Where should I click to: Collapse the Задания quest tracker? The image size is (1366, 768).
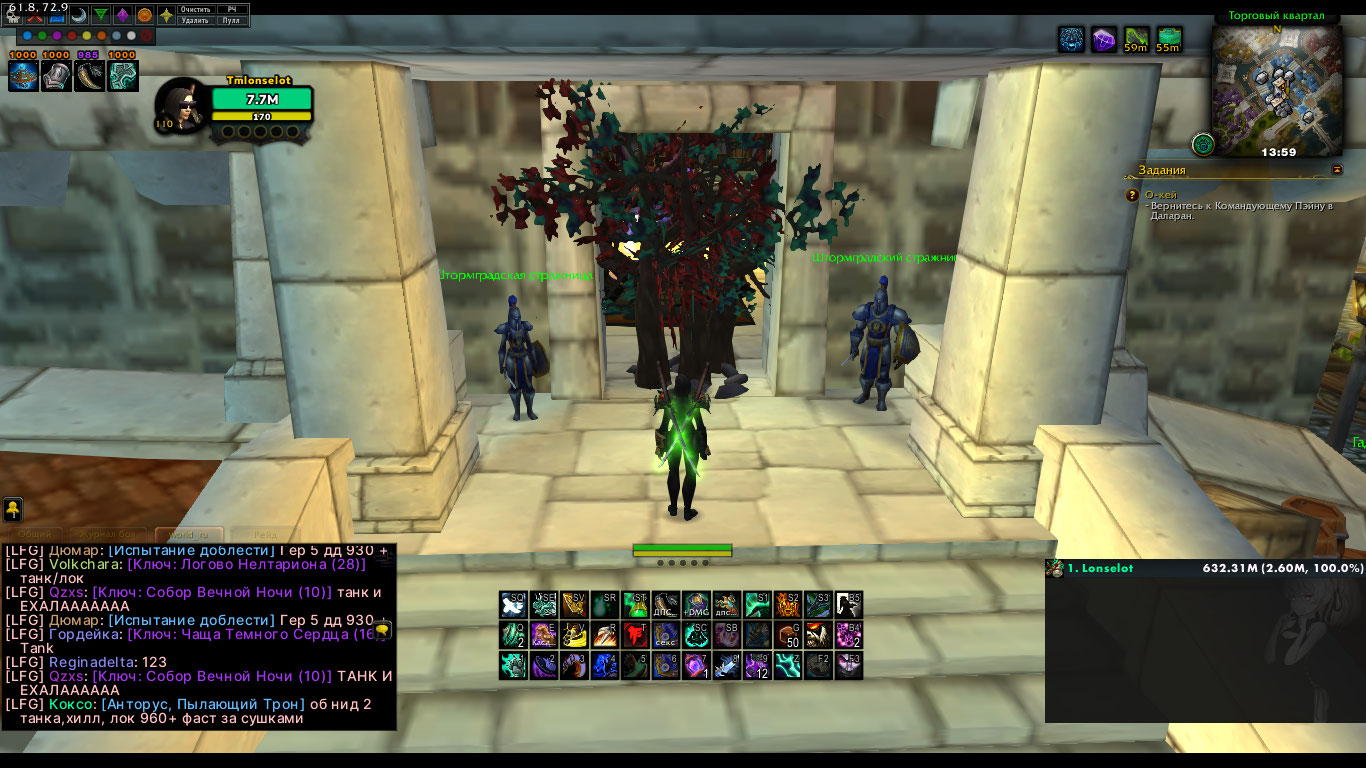1337,170
